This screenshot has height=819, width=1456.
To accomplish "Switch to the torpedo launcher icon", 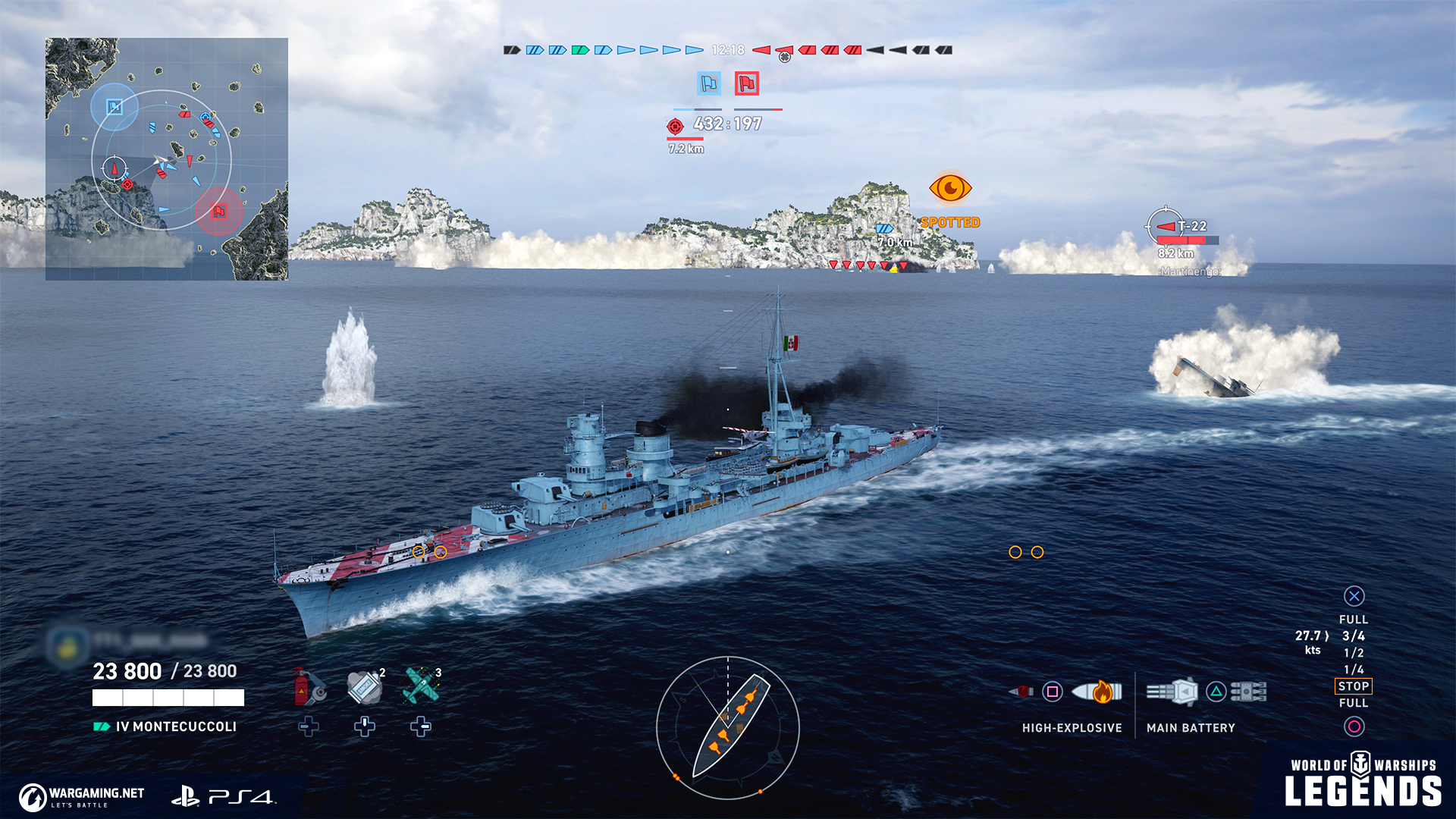I will [1249, 692].
